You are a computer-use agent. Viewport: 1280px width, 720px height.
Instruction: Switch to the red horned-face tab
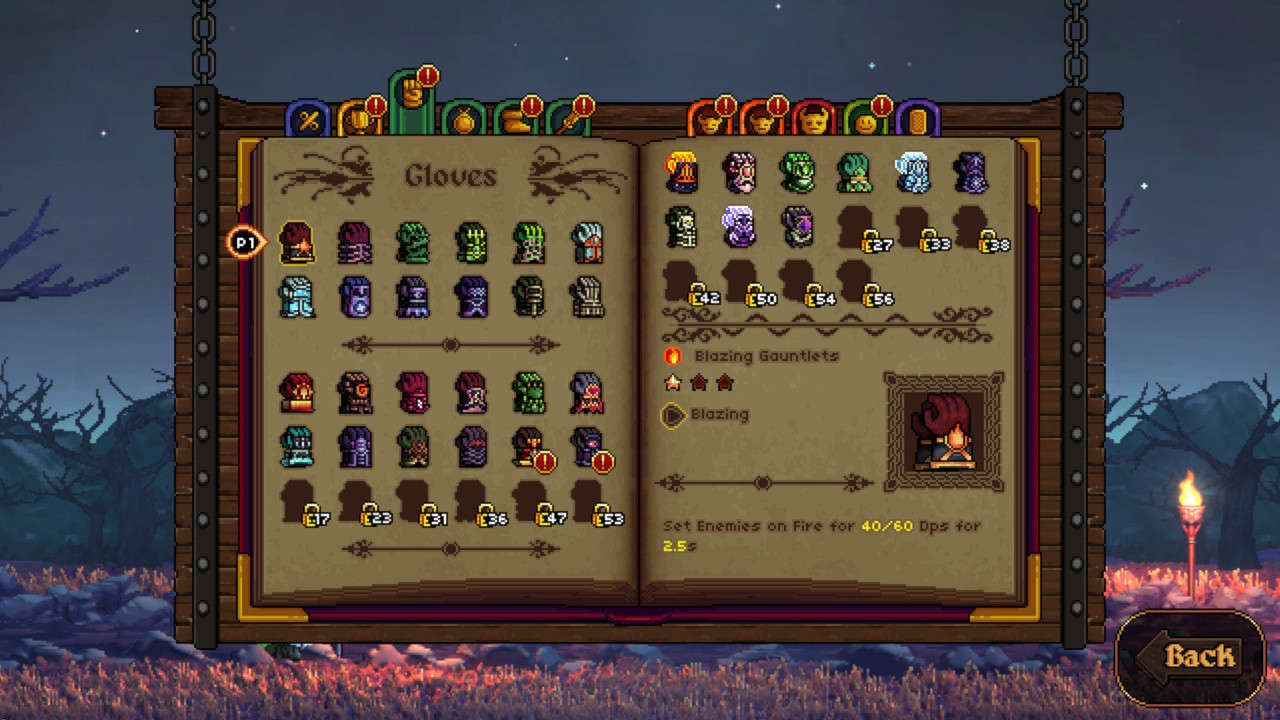813,120
